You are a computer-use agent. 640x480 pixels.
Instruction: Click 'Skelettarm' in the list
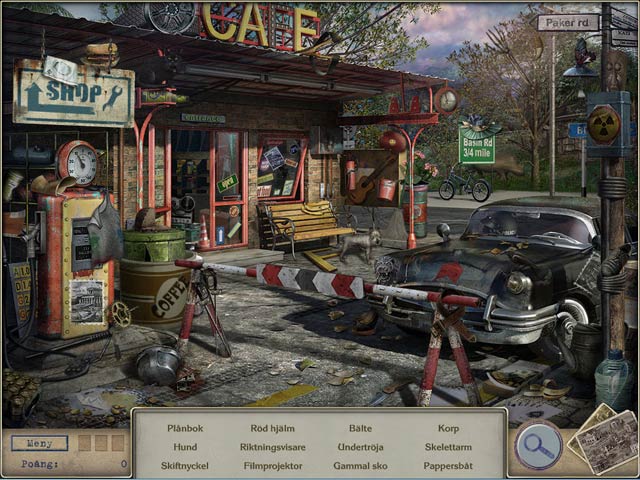pyautogui.click(x=448, y=447)
